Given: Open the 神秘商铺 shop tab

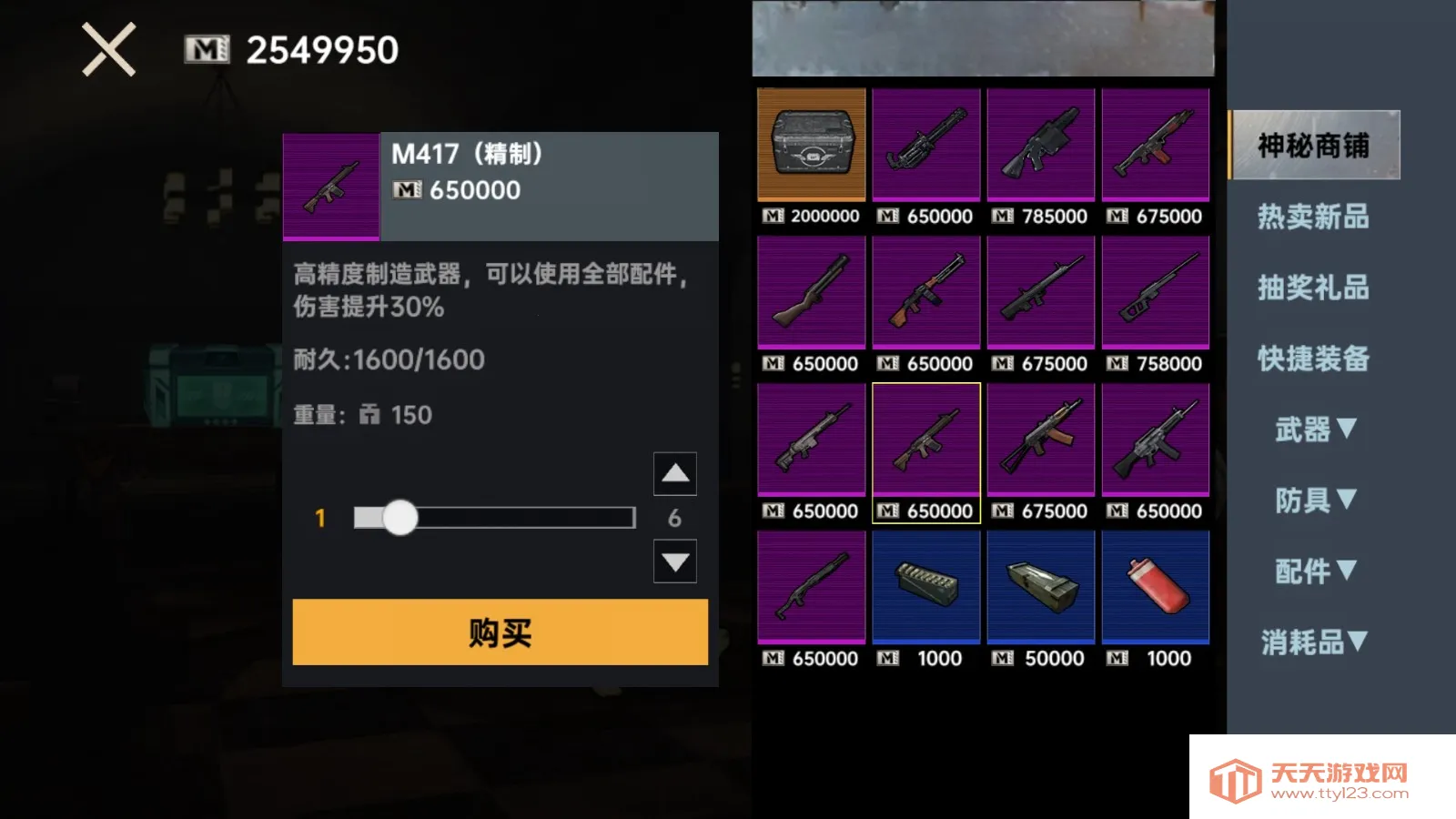Looking at the screenshot, I should [x=1313, y=145].
